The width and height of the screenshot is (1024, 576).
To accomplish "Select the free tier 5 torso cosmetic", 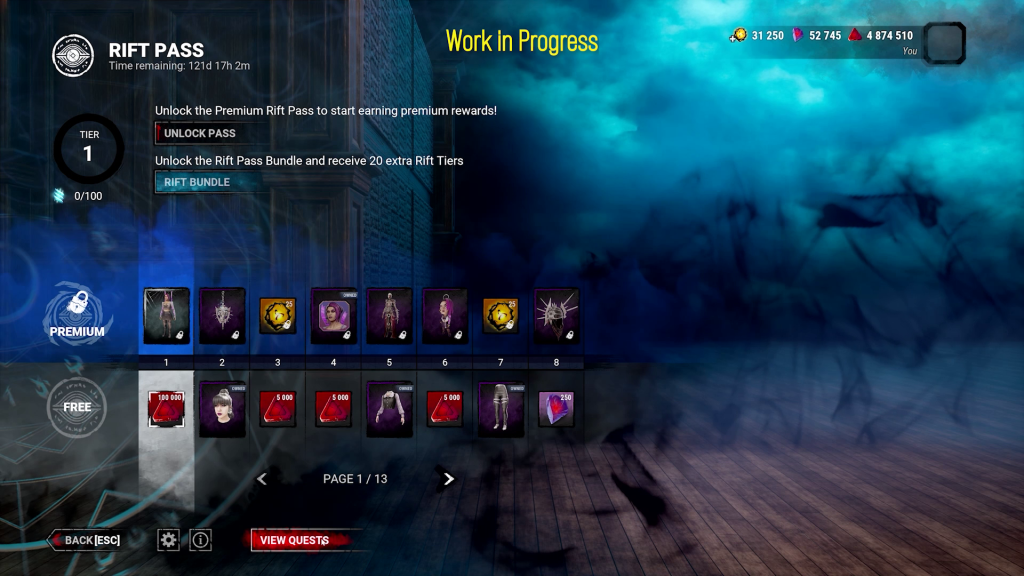I will pyautogui.click(x=390, y=409).
